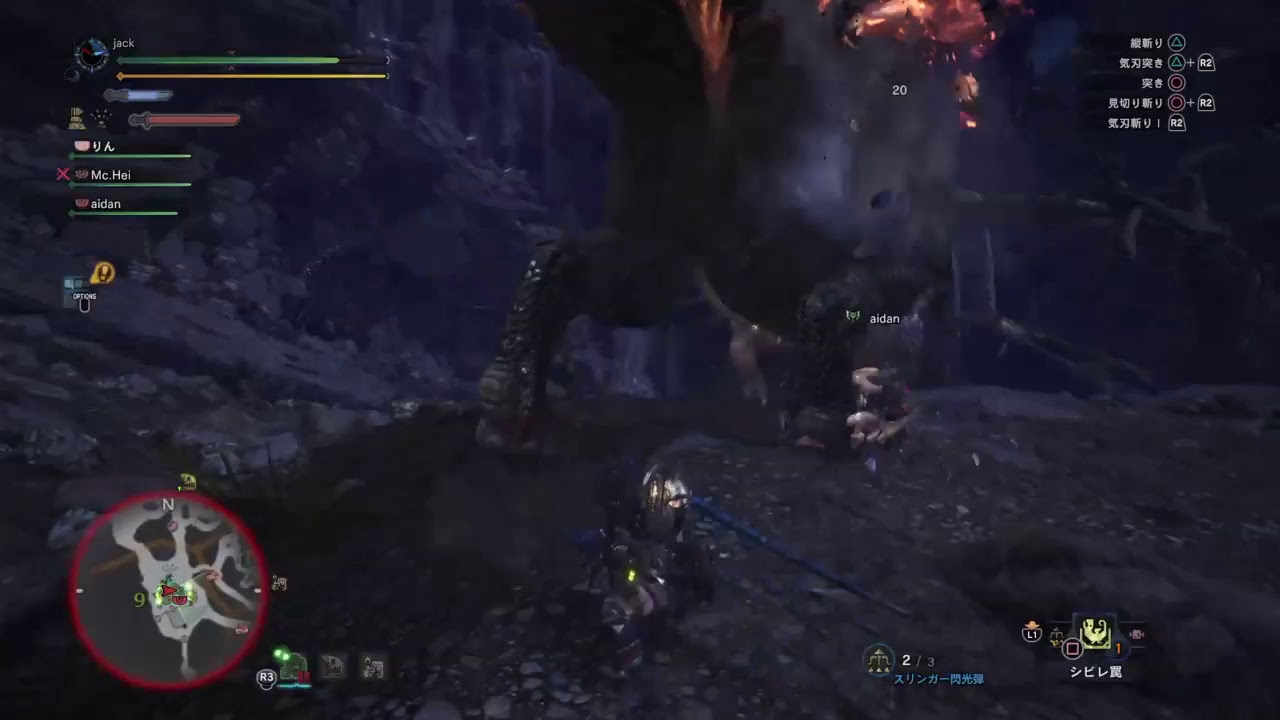The width and height of the screenshot is (1280, 720).
Task: Select aidan in the party member list
Action: (105, 203)
